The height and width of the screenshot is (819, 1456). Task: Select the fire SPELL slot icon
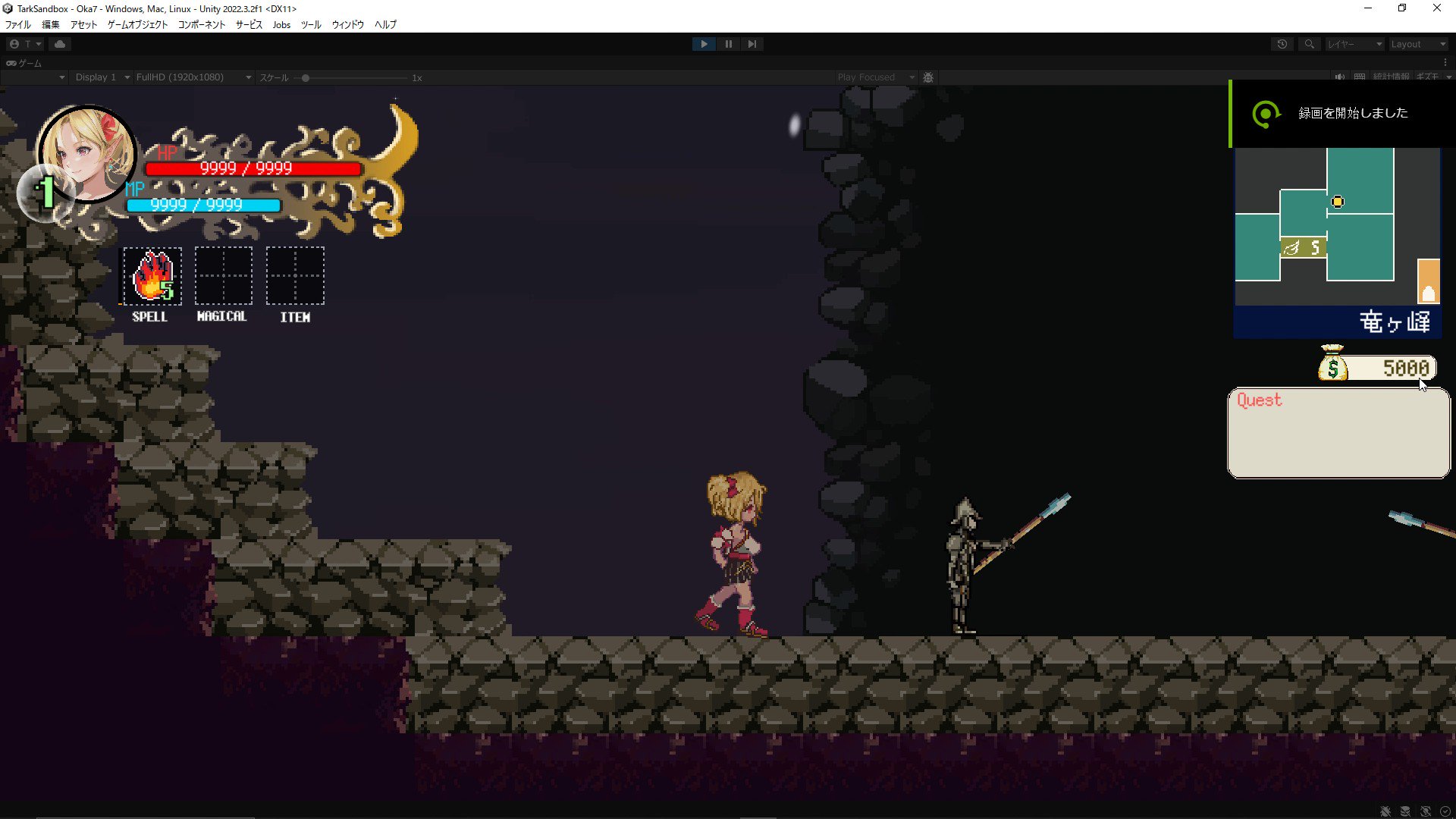[x=151, y=278]
